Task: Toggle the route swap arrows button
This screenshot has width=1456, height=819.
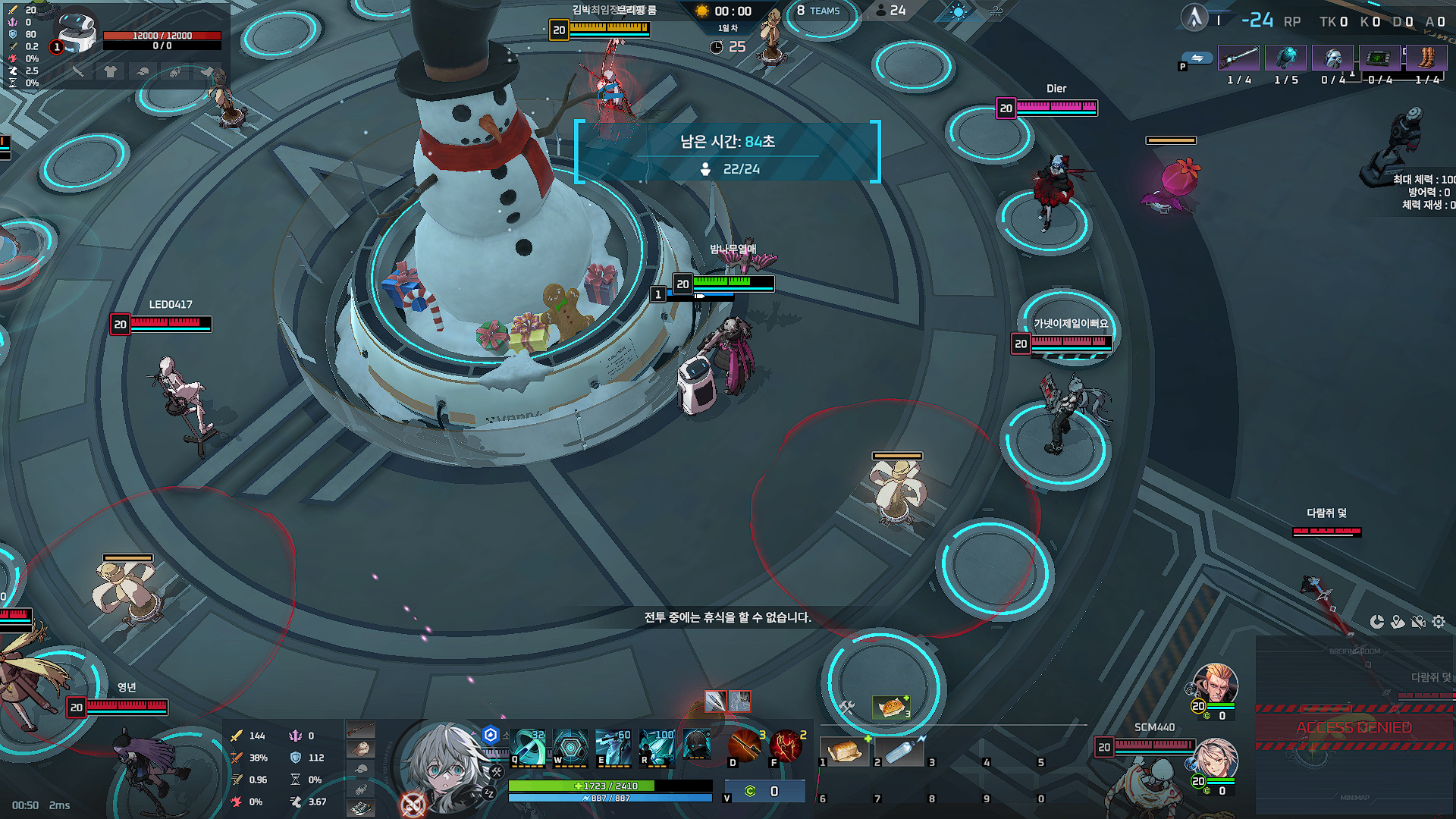Action: [x=1197, y=58]
